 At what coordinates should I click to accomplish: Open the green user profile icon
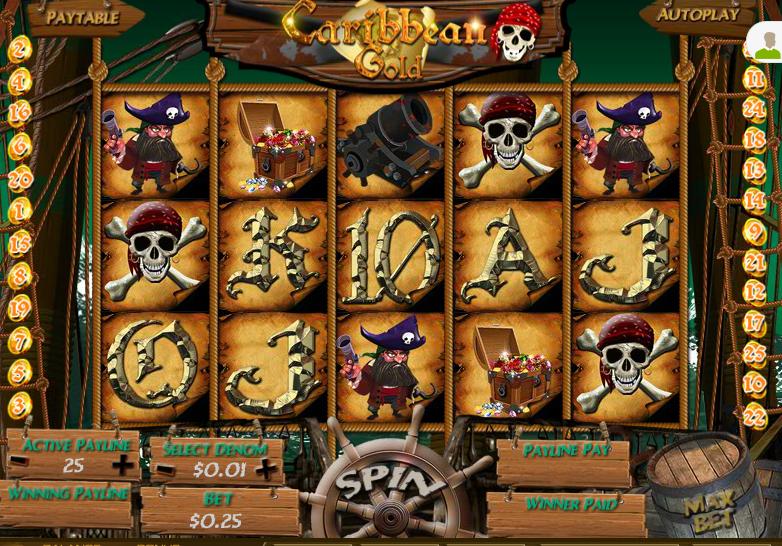click(765, 43)
